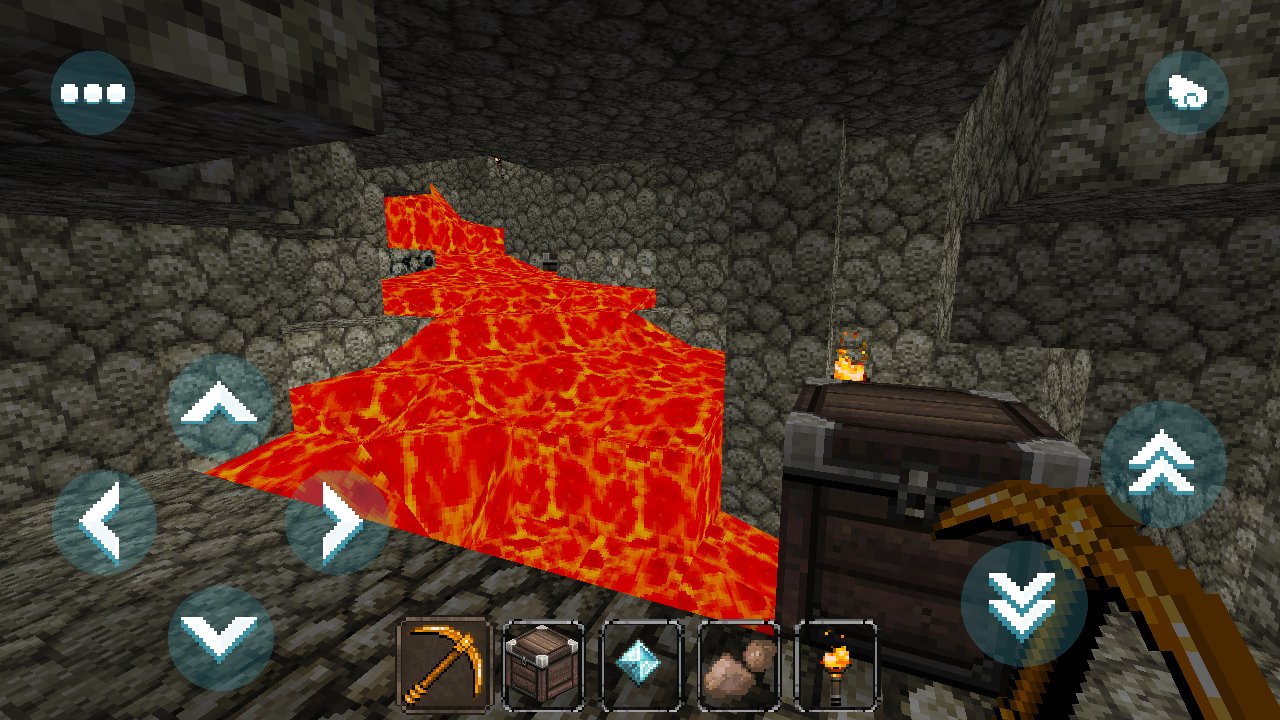Tap the double up-arrow button
Screen dimensions: 1280x720
click(x=1163, y=464)
